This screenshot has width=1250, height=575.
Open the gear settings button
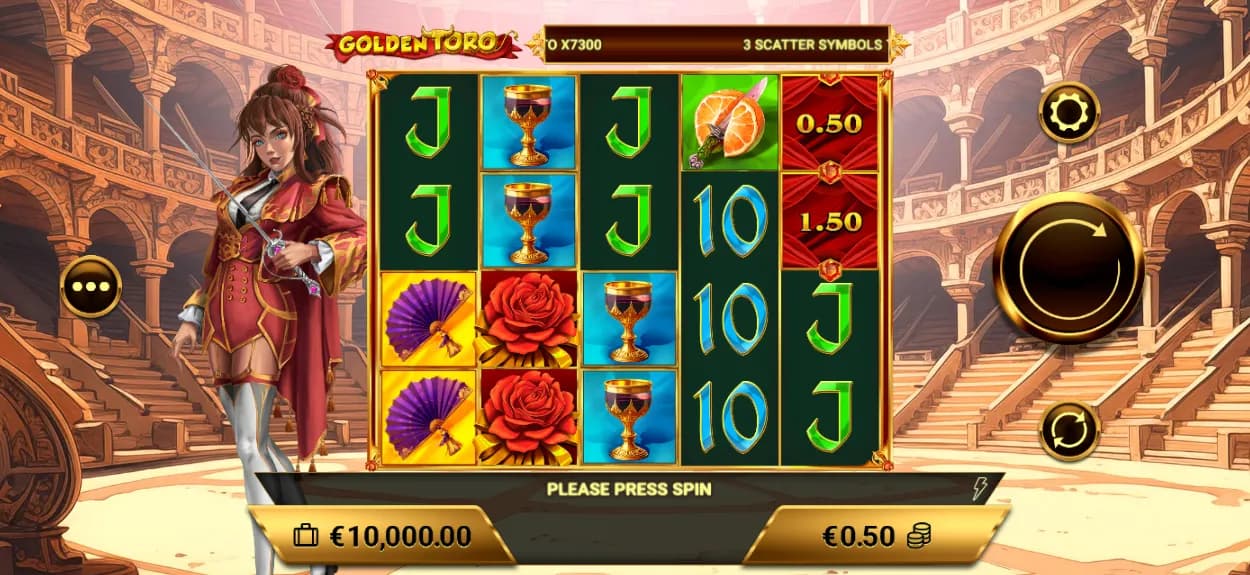pos(1069,113)
